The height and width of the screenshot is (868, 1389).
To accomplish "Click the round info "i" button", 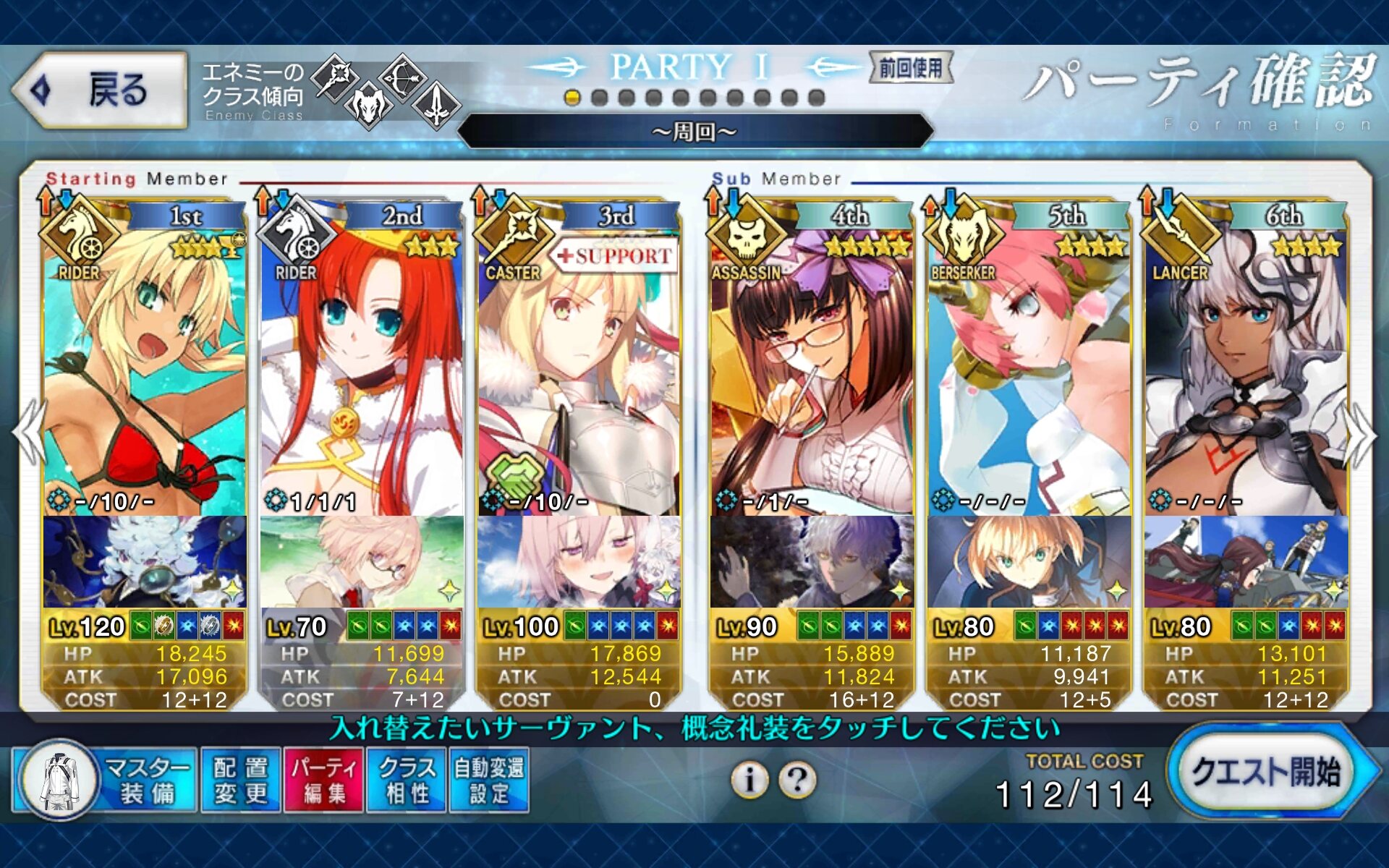I will click(750, 780).
